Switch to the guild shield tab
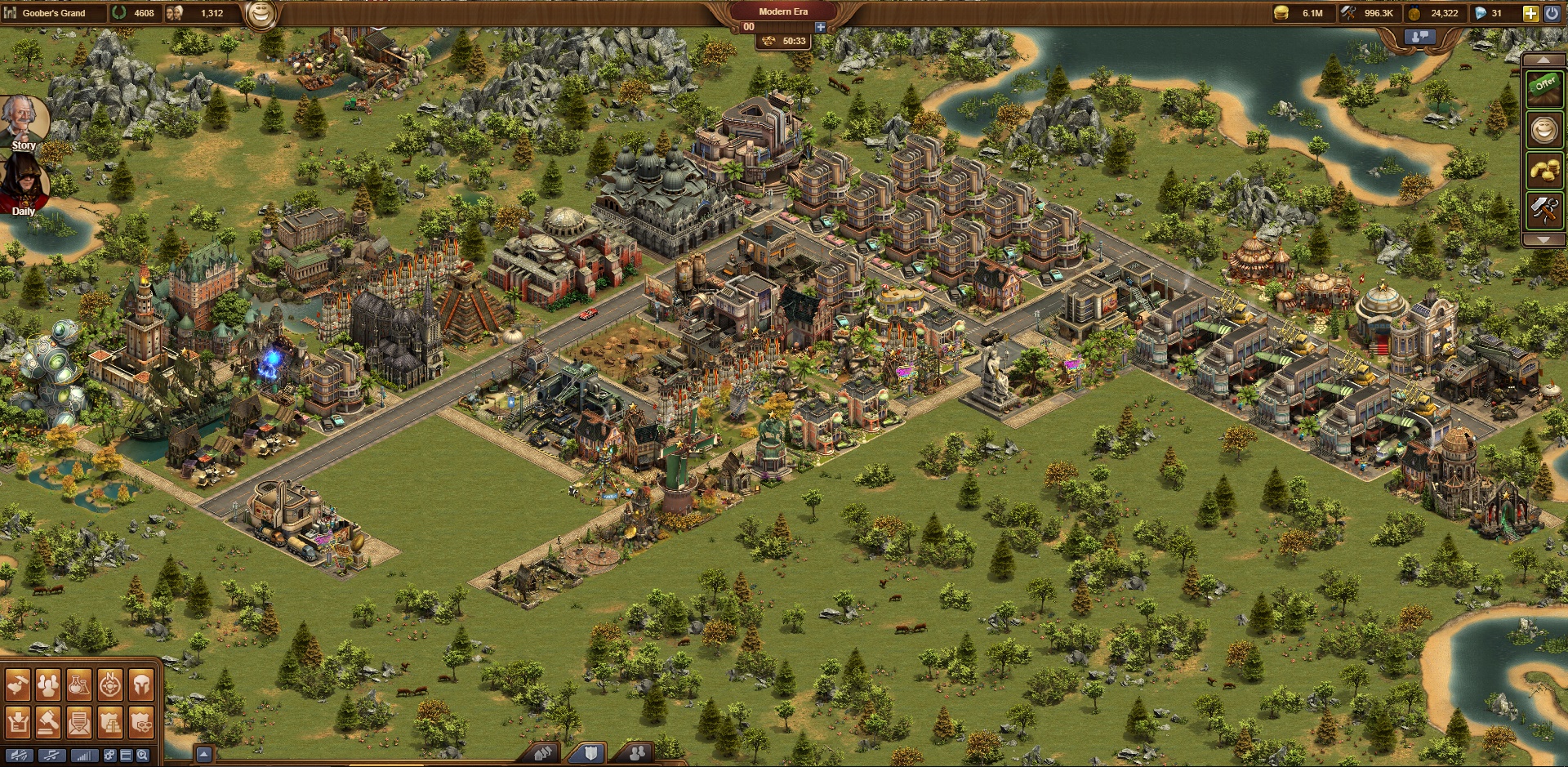Viewport: 1568px width, 767px height. click(590, 753)
